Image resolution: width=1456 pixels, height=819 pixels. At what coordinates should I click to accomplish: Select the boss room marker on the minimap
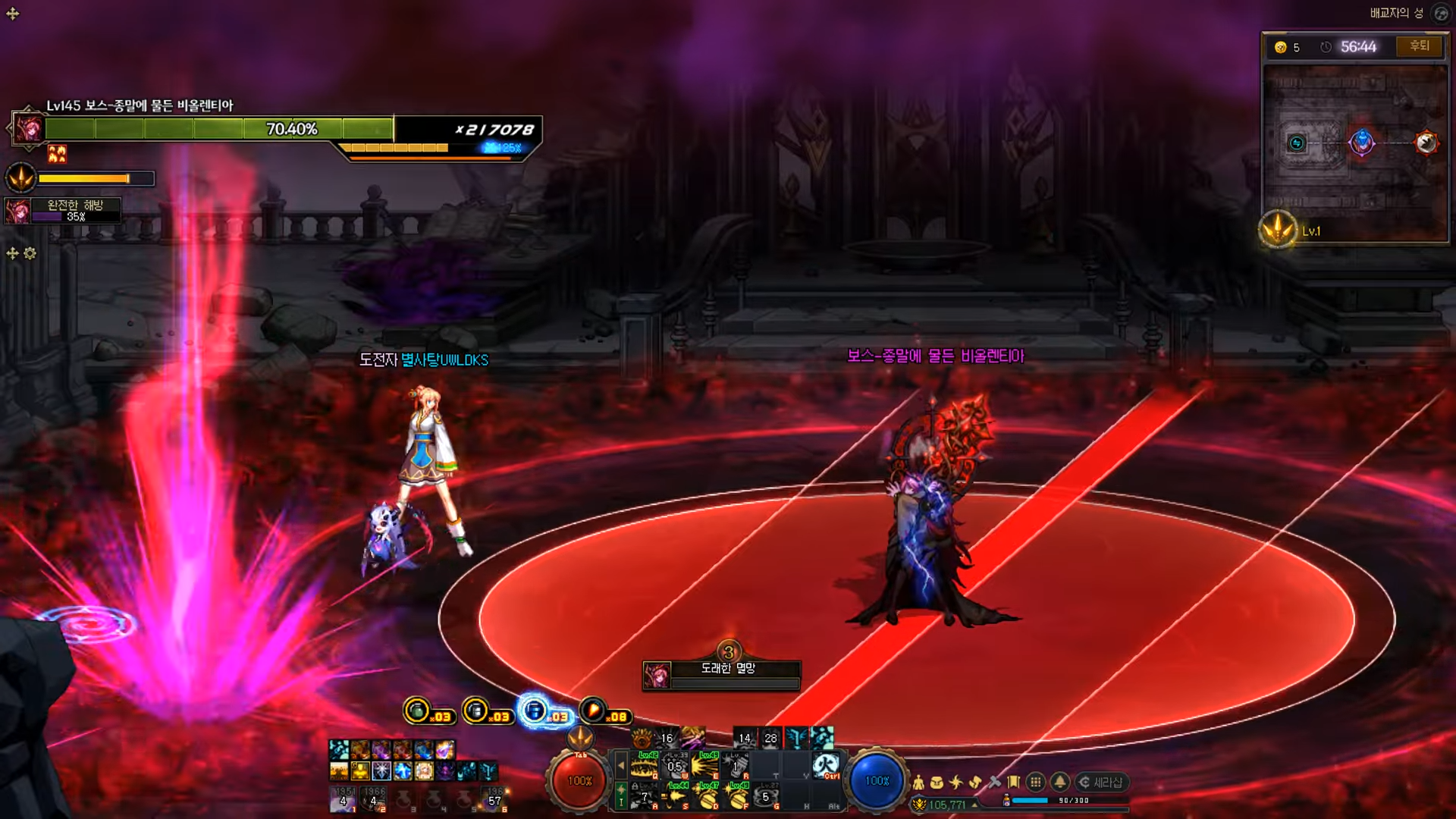click(1426, 142)
